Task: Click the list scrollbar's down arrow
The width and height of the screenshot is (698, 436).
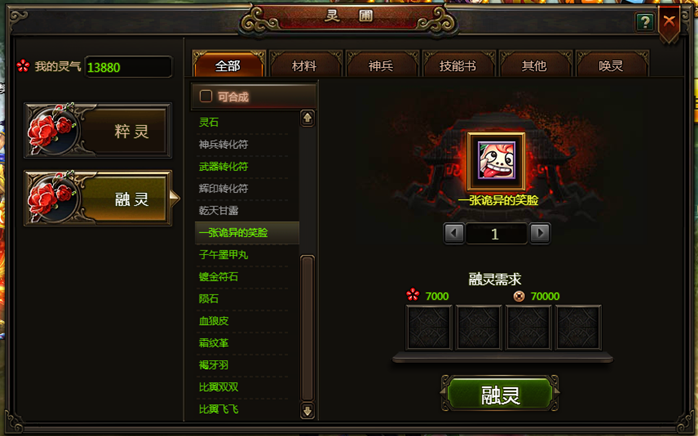Action: click(307, 410)
